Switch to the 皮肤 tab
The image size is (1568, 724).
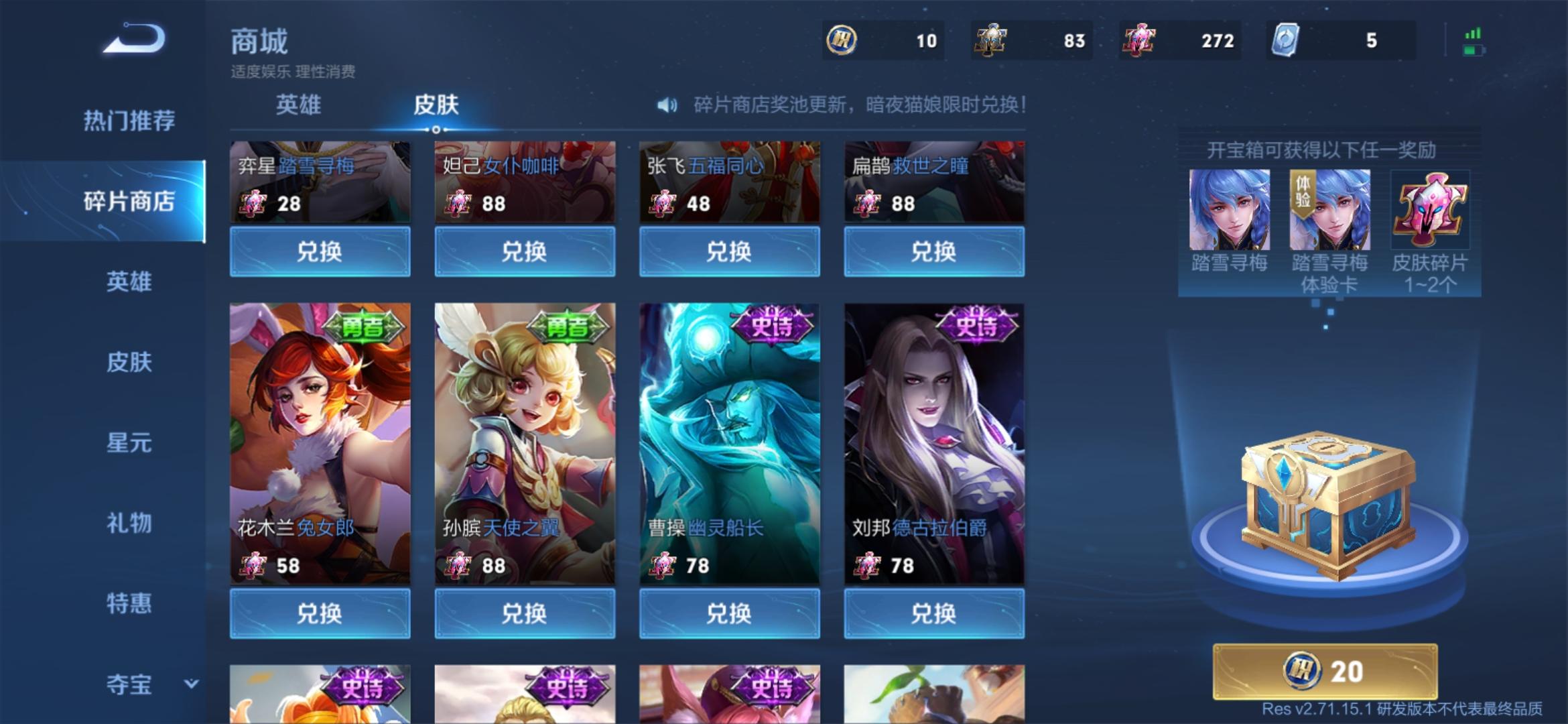(x=436, y=105)
